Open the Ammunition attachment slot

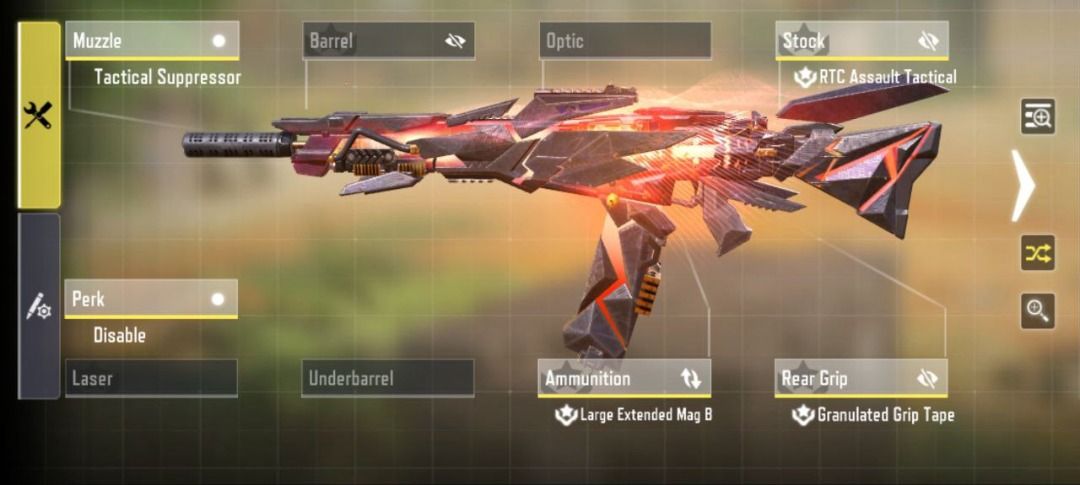pos(605,379)
